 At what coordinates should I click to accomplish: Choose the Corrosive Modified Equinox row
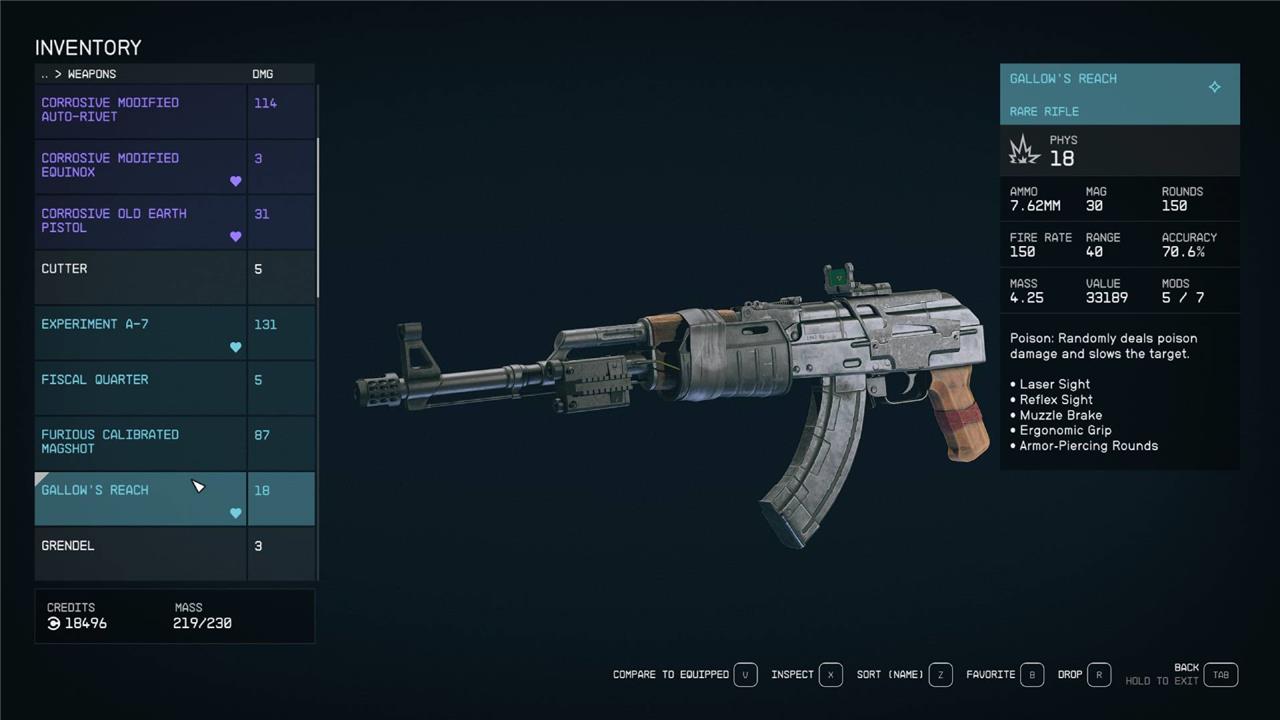140,166
